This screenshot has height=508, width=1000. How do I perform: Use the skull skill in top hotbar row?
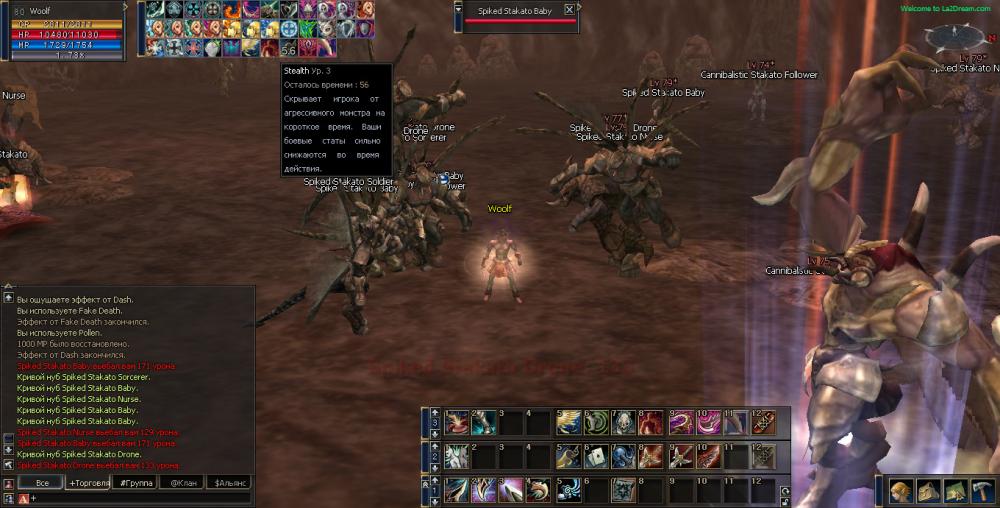pyautogui.click(x=622, y=422)
